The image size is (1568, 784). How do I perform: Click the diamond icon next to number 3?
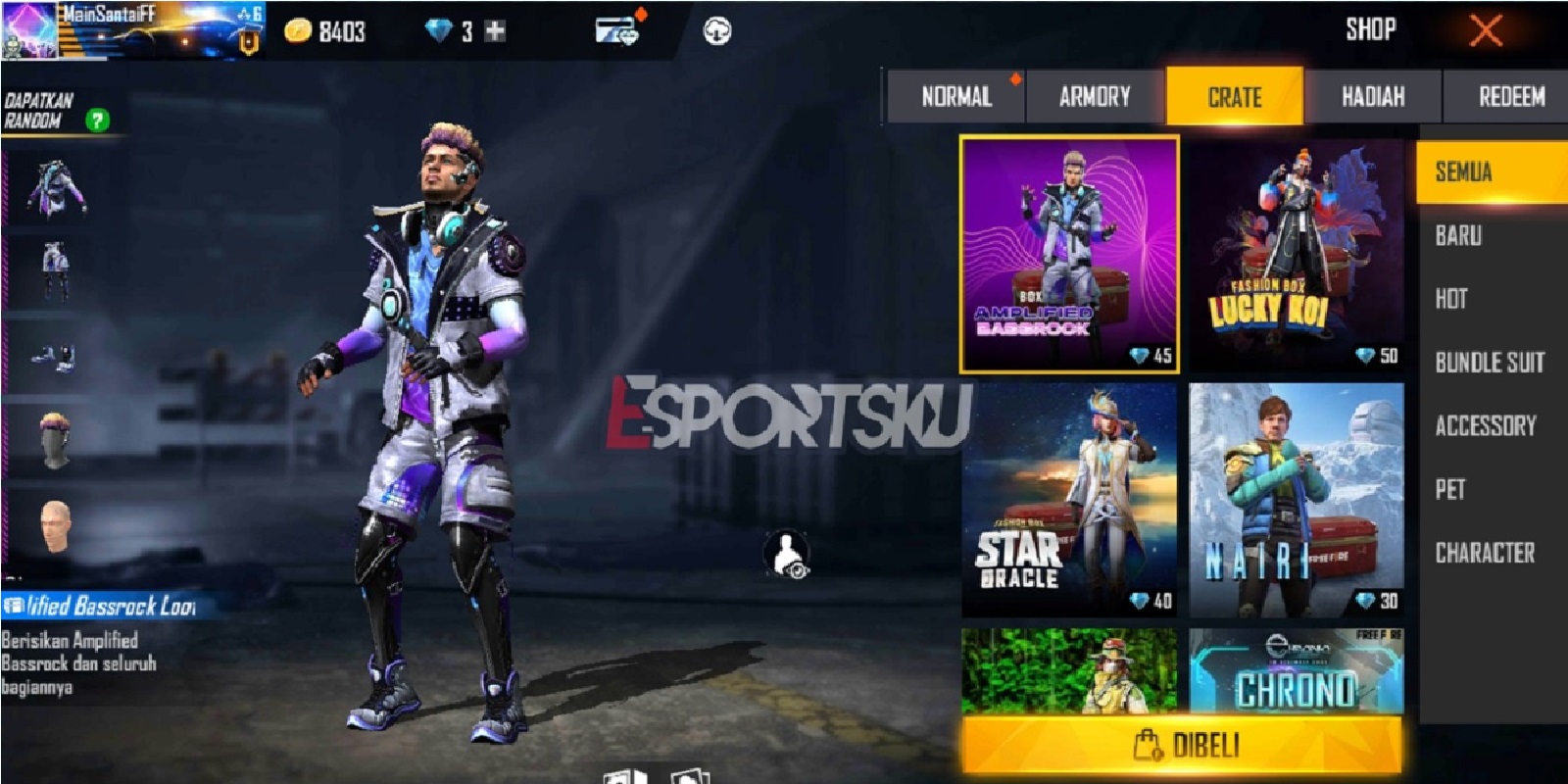coord(441,28)
